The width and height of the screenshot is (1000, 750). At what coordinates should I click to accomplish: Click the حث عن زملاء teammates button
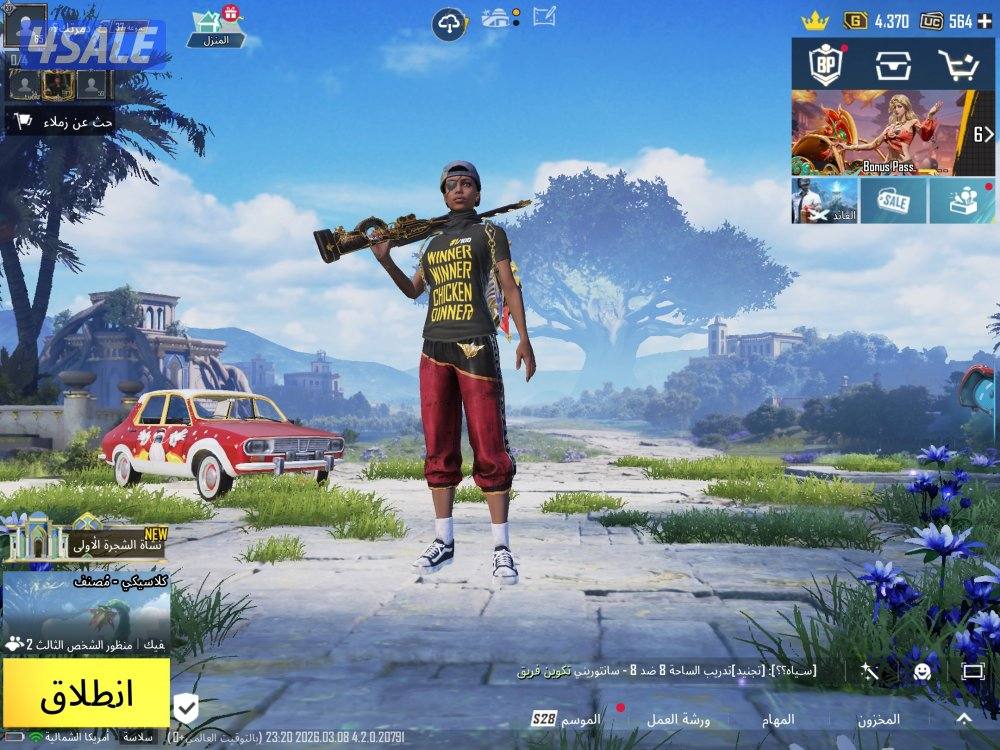61,122
